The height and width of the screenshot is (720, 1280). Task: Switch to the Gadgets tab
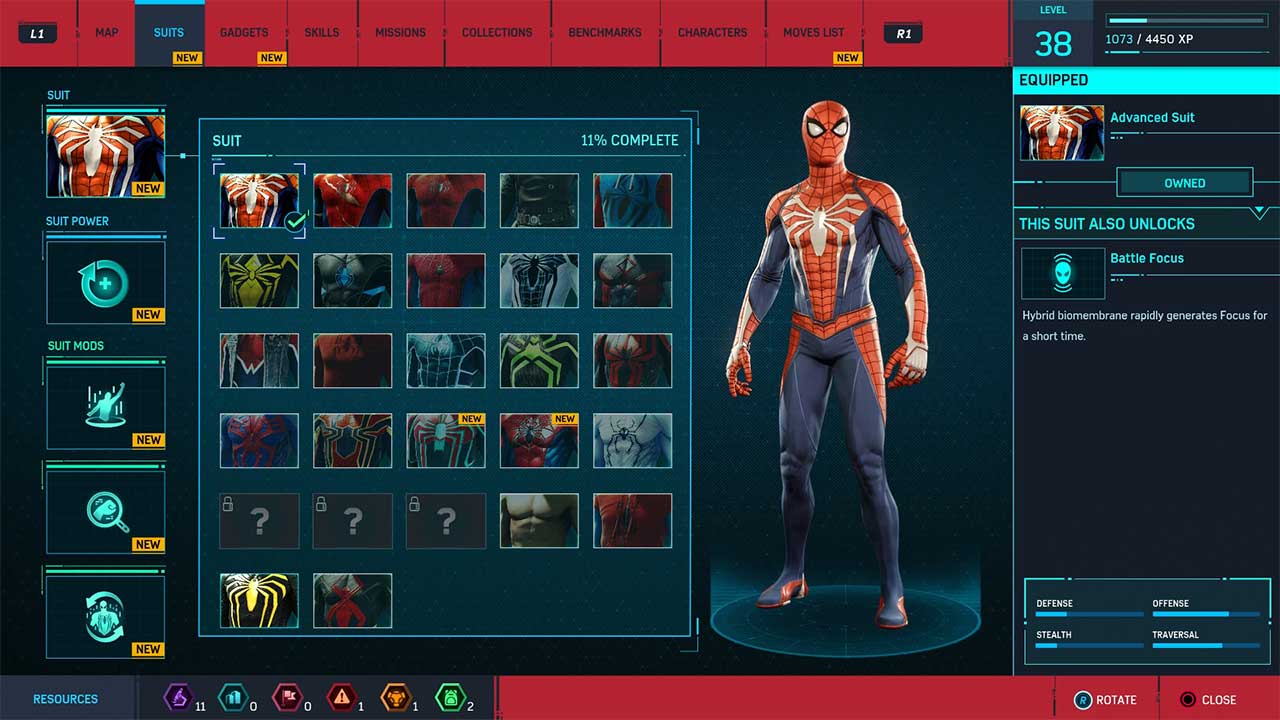coord(244,32)
